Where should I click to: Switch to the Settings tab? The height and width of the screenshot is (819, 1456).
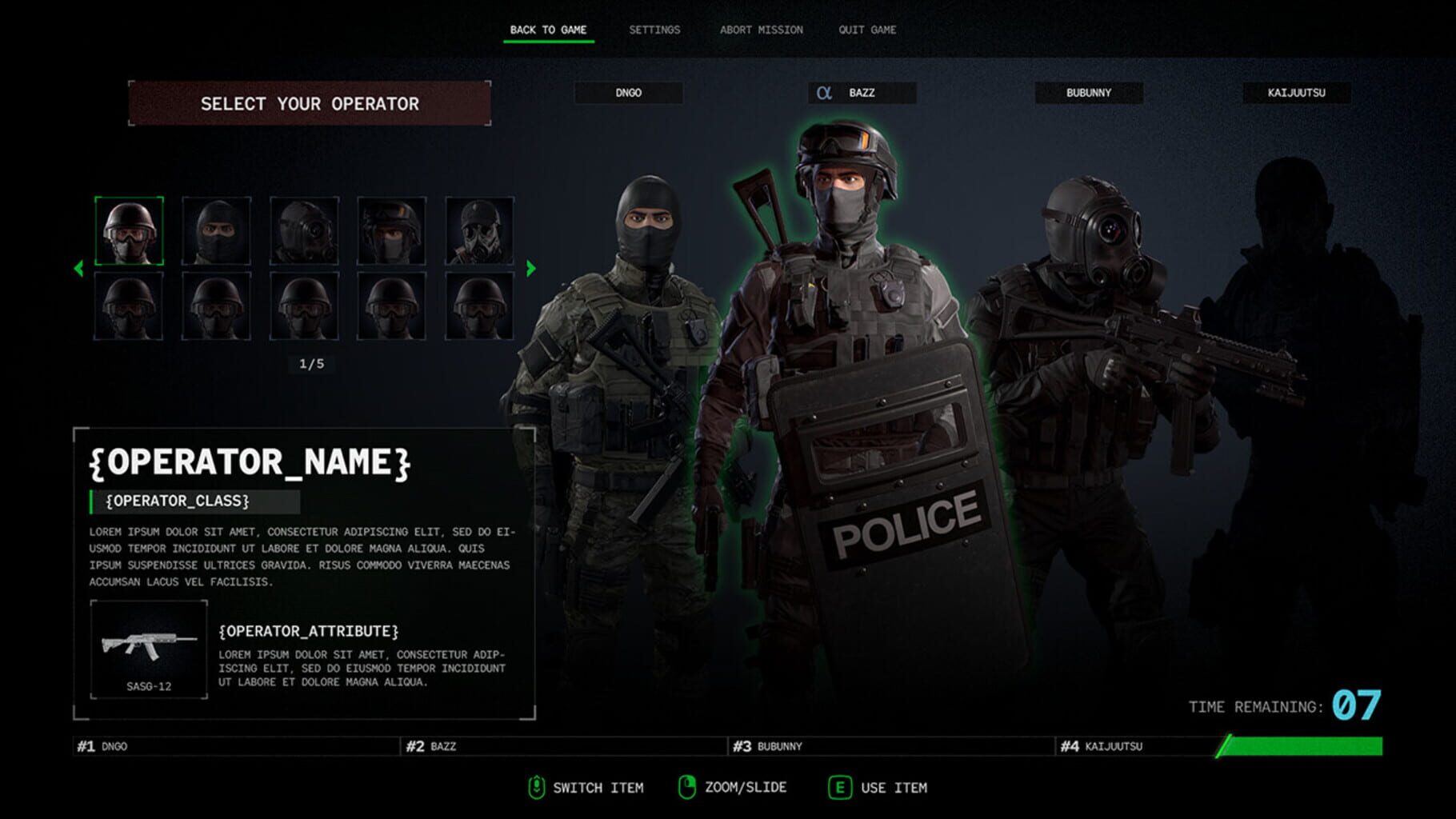coord(655,30)
